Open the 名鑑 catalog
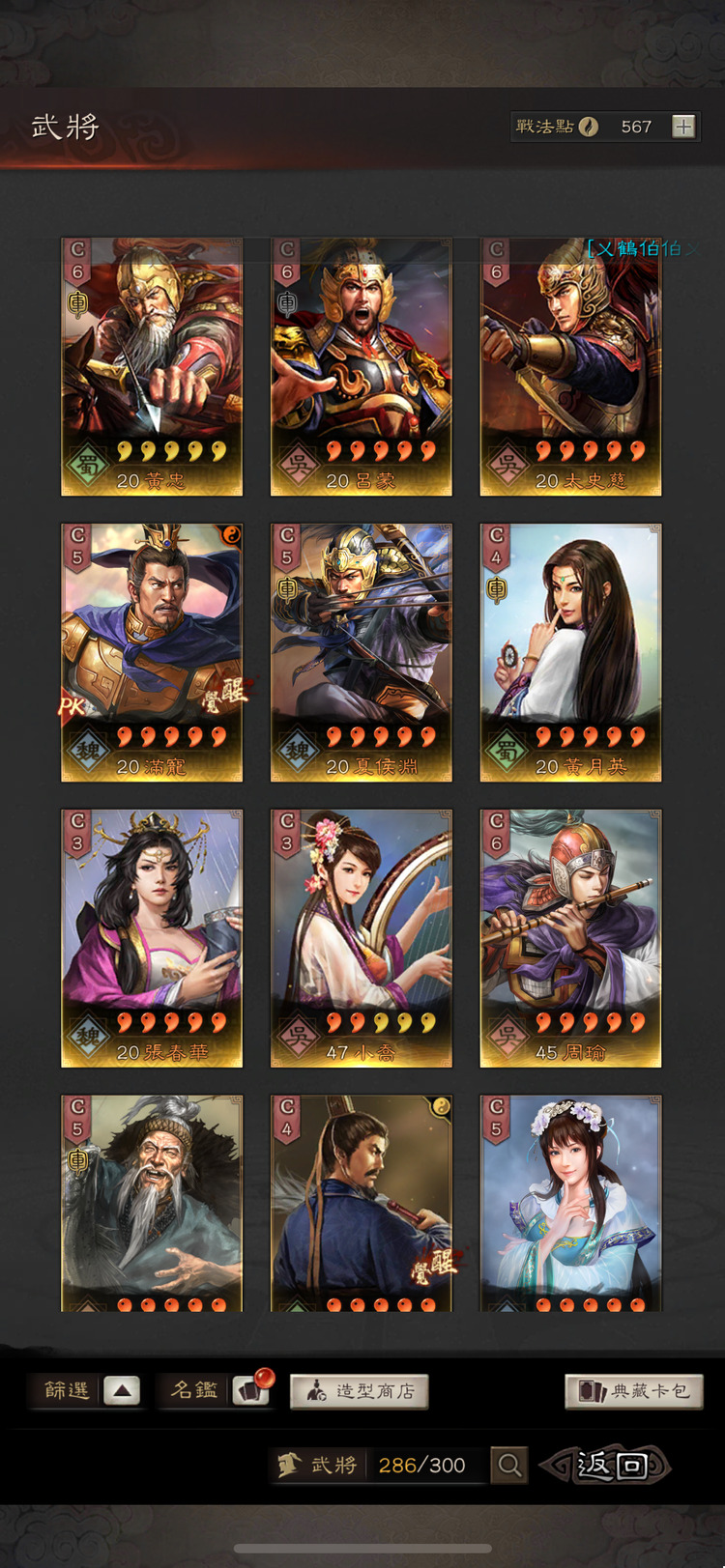Screen dimensions: 725x1568 pos(215,1391)
